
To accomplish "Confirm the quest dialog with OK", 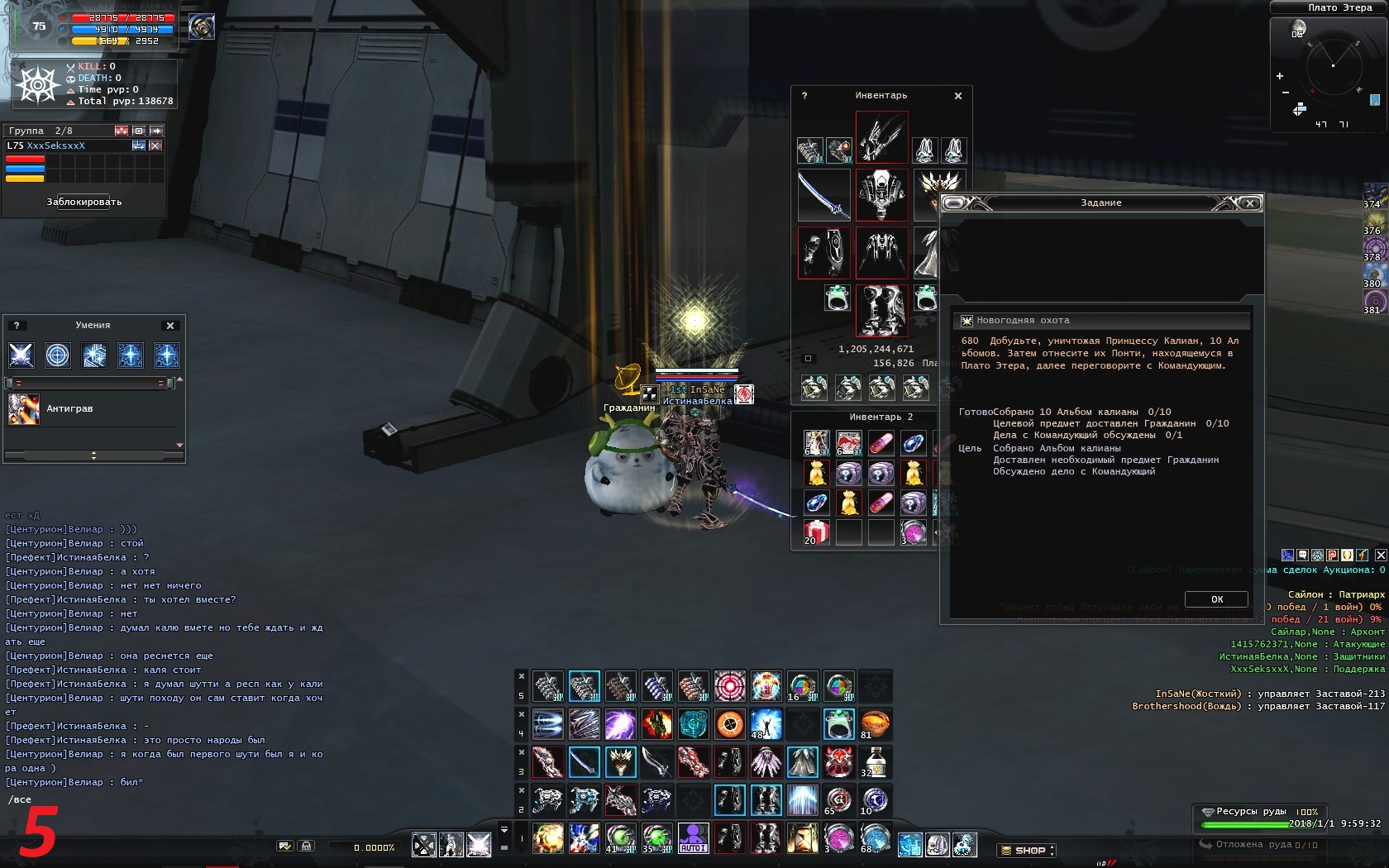I will click(1216, 599).
